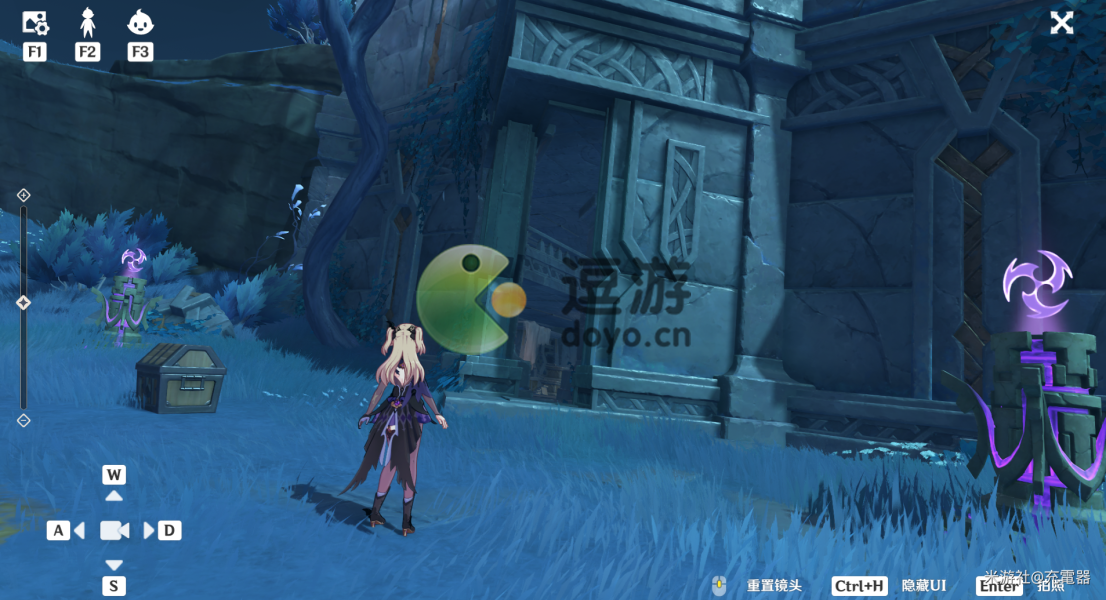
Task: Open the photo camera settings icon
Action: (35, 21)
